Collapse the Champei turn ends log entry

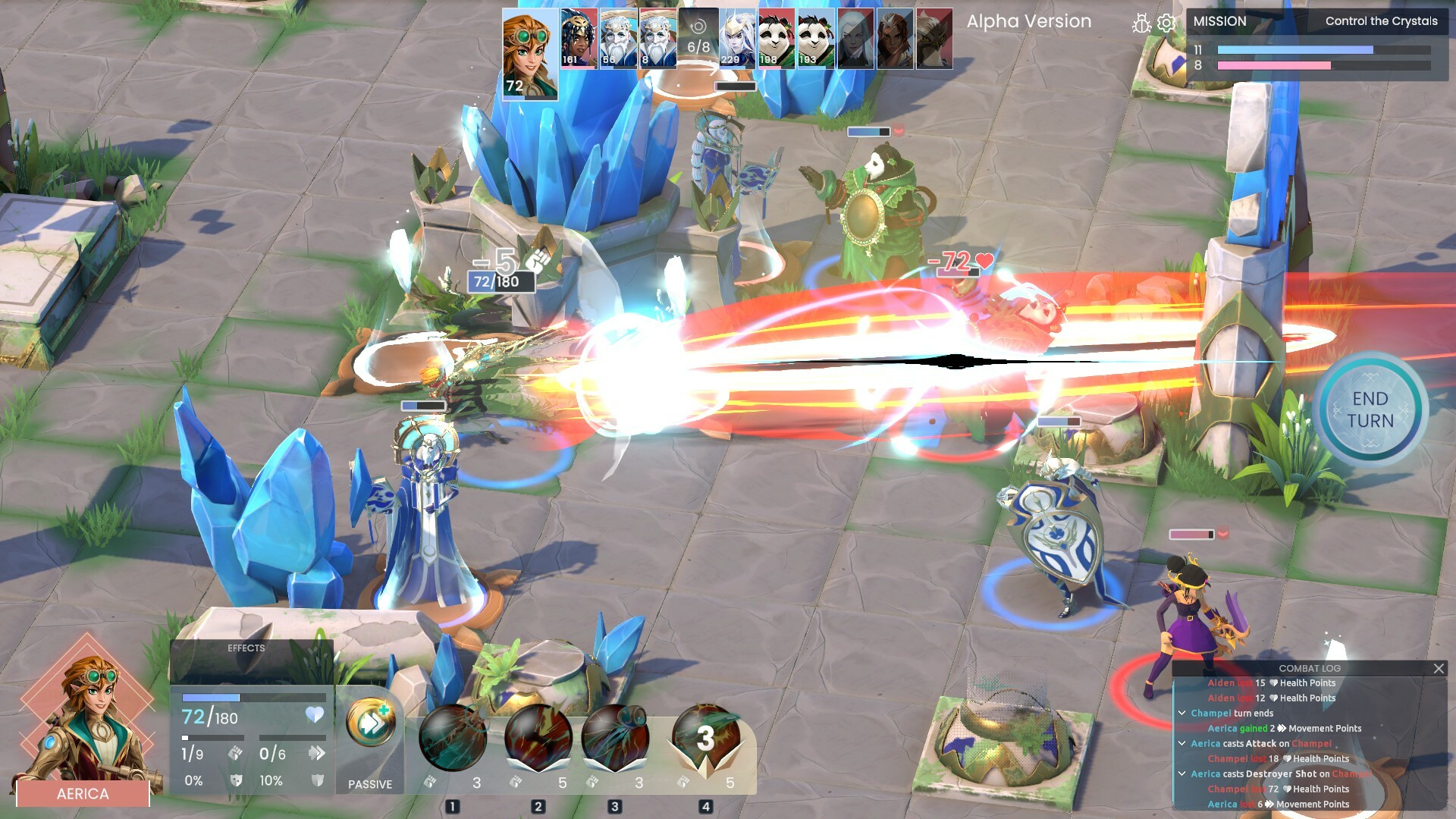(x=1182, y=712)
